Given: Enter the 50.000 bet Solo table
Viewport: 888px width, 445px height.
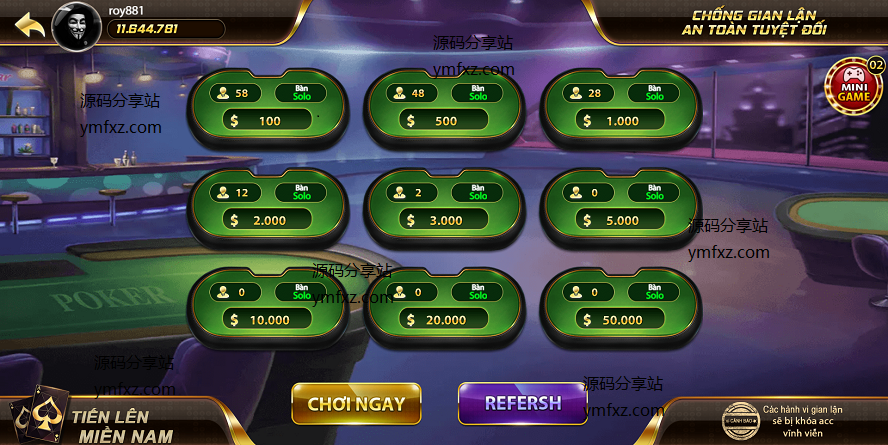Looking at the screenshot, I should pyautogui.click(x=621, y=306).
